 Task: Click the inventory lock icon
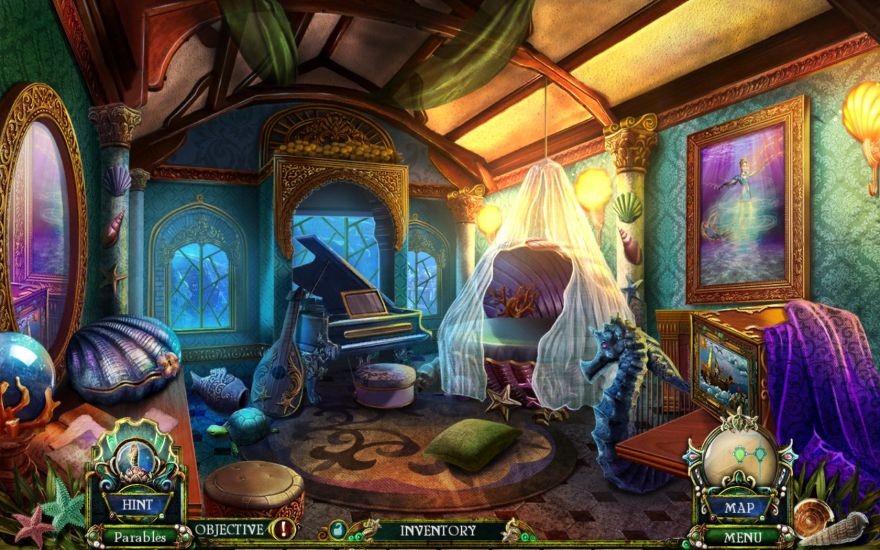[337, 530]
